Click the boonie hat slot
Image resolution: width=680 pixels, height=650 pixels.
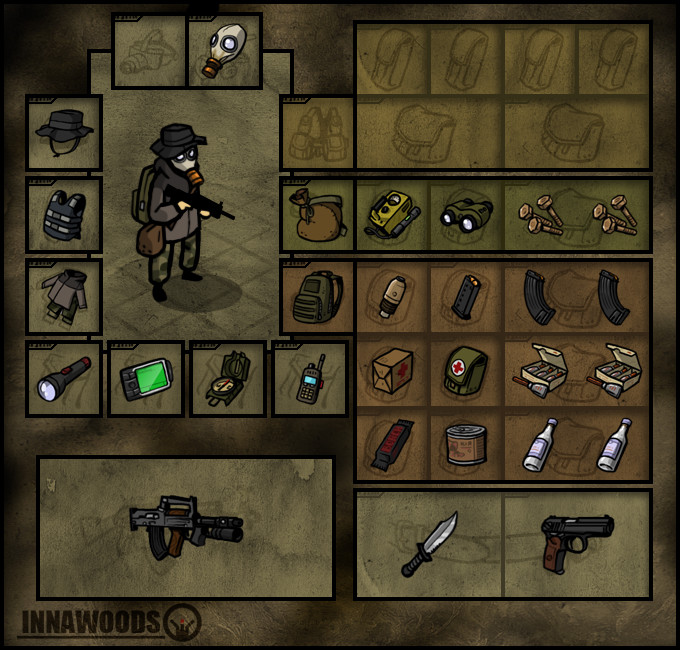tap(64, 133)
